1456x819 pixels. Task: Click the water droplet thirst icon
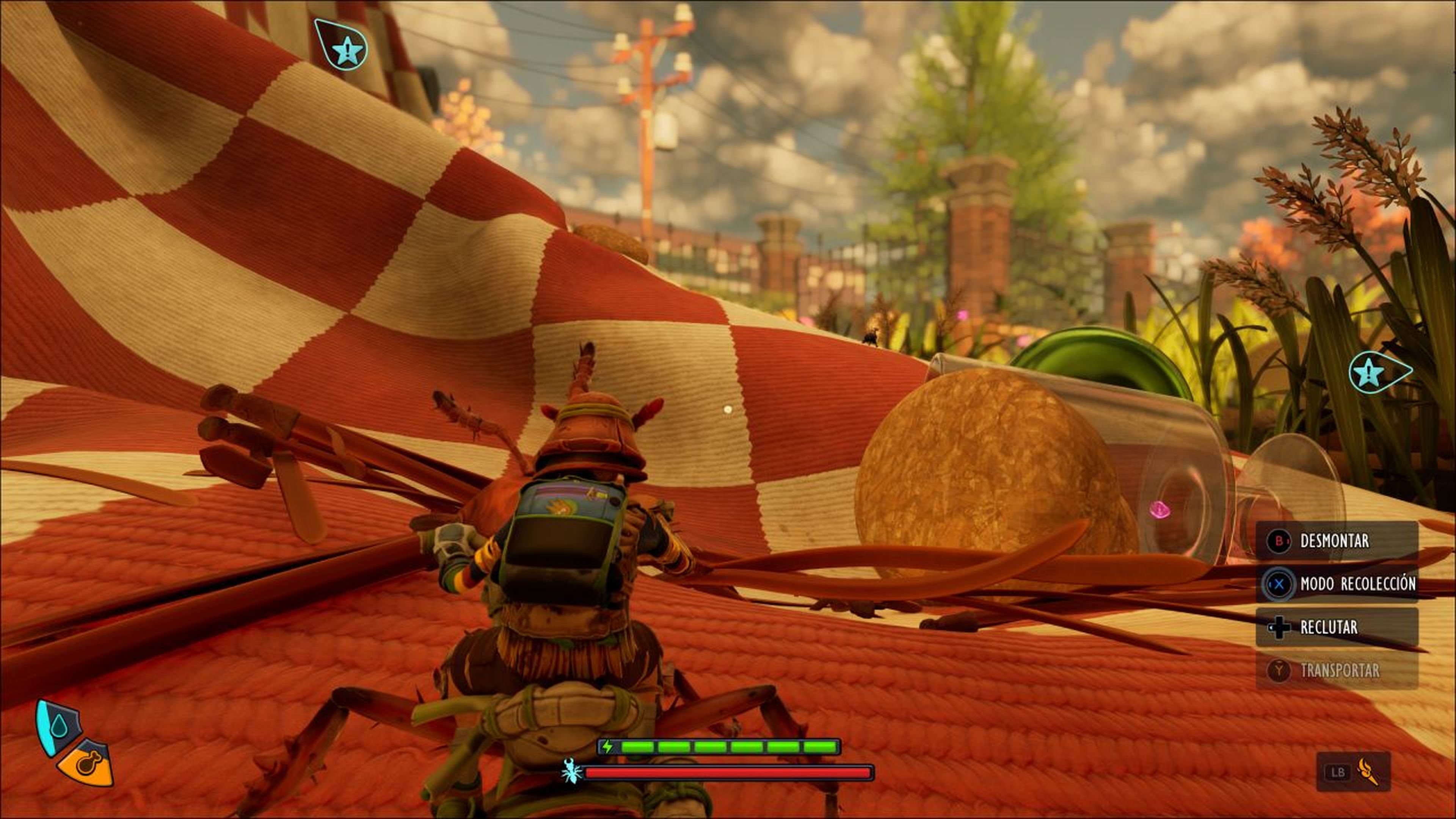click(58, 726)
